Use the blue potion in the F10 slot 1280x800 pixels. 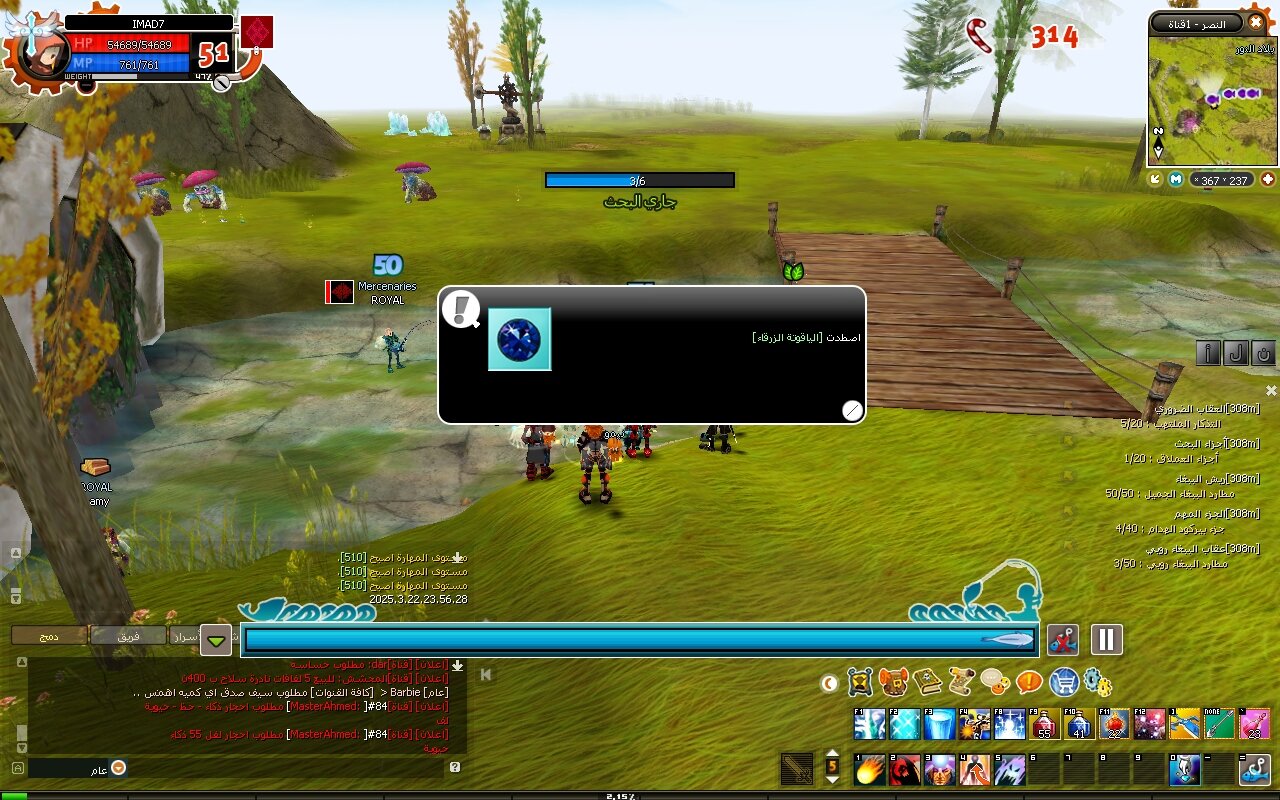[1077, 724]
